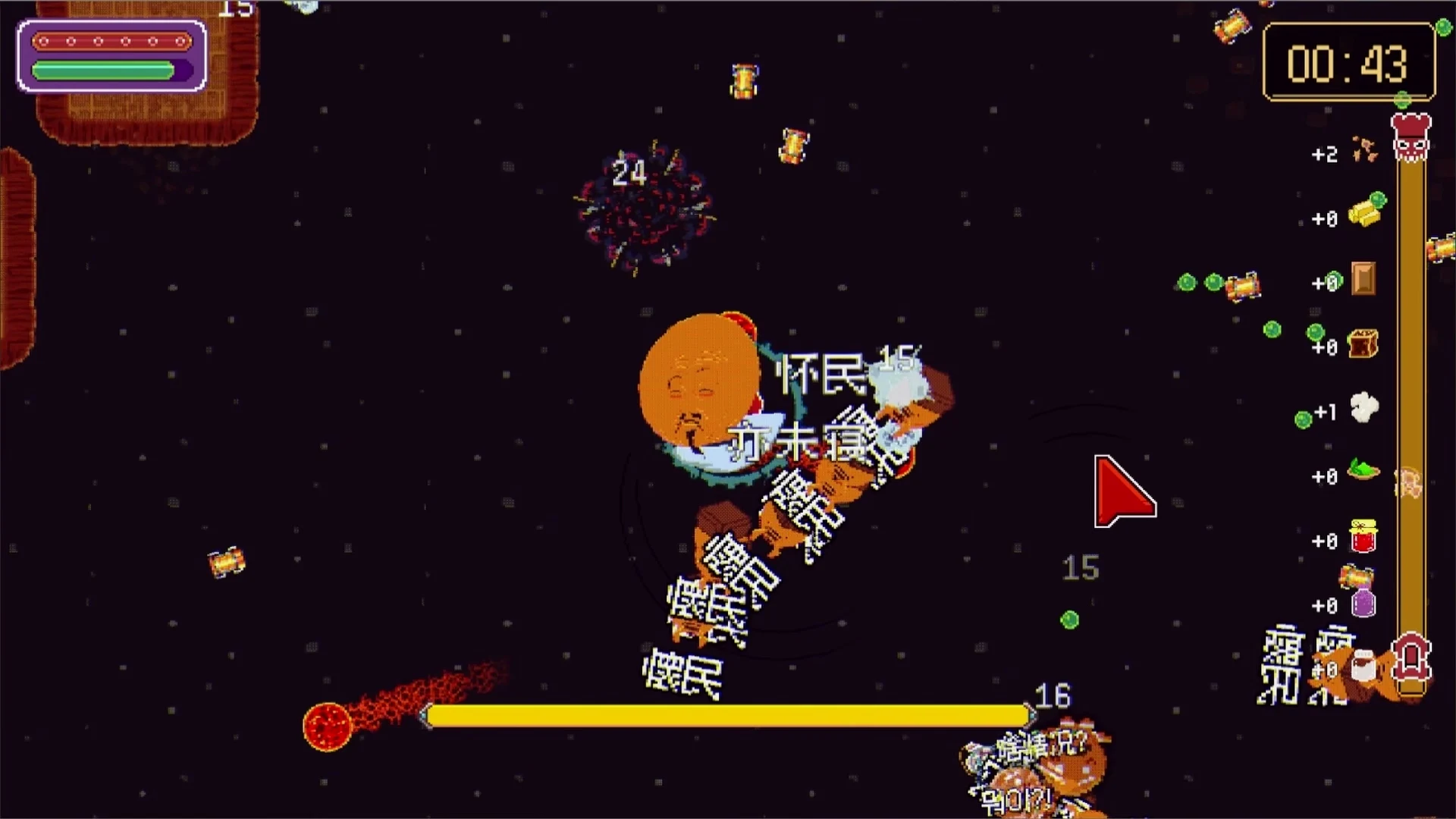1456x819 pixels.
Task: Click the chef skull boss icon
Action: click(1411, 136)
